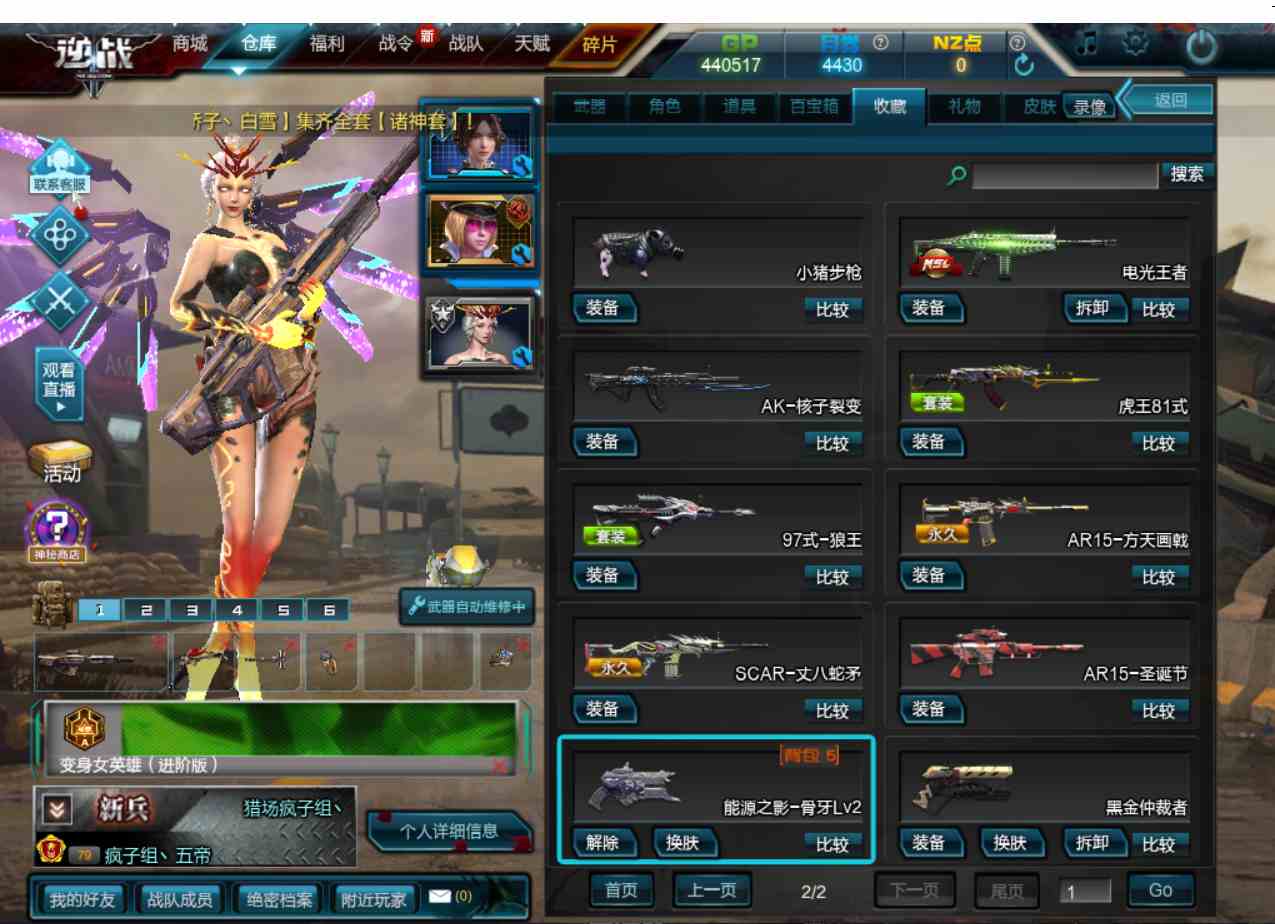Open 我的好友 friends list
Viewport: 1275px width, 924px height.
point(83,899)
